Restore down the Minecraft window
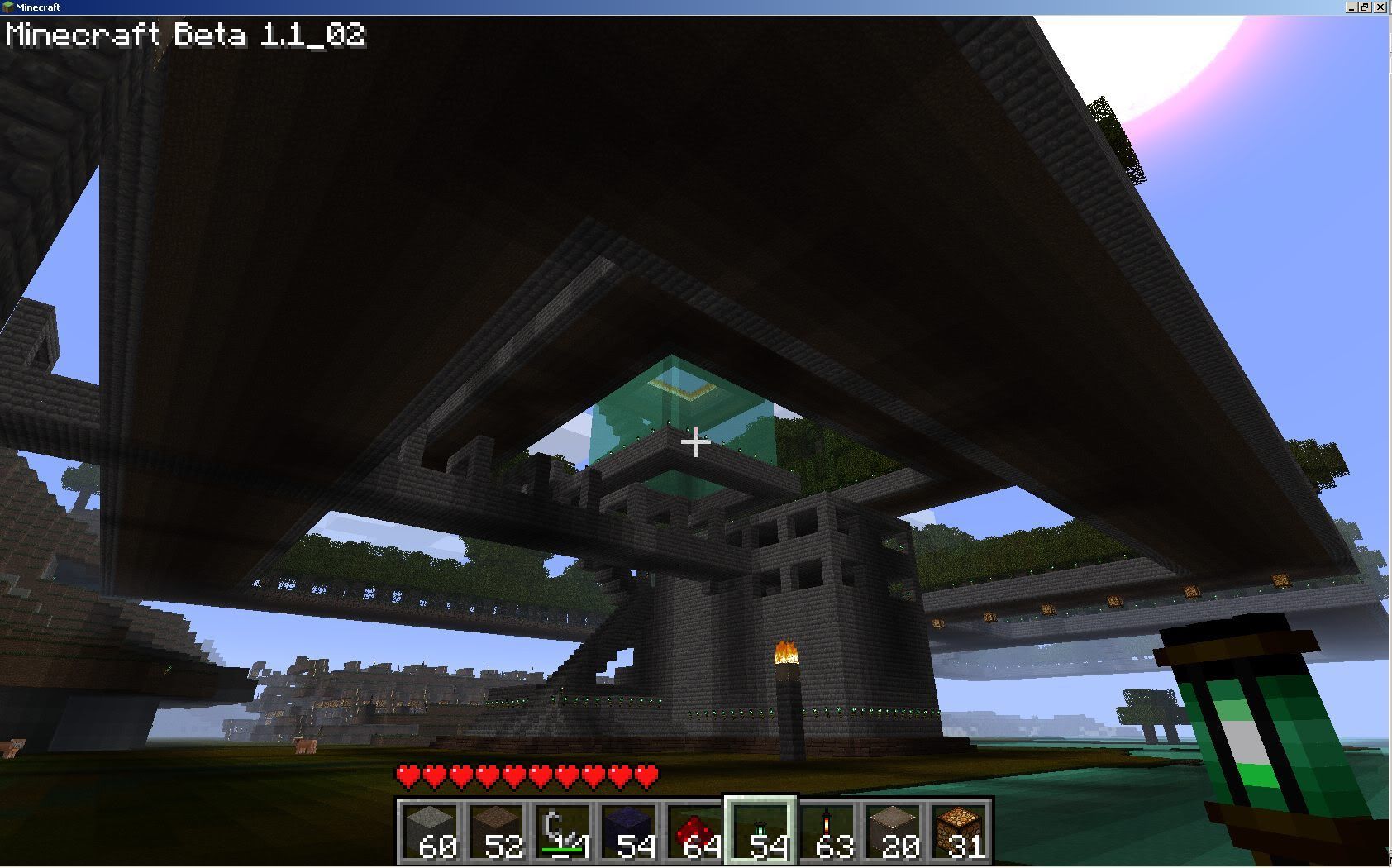Image resolution: width=1392 pixels, height=868 pixels. (1366, 7)
